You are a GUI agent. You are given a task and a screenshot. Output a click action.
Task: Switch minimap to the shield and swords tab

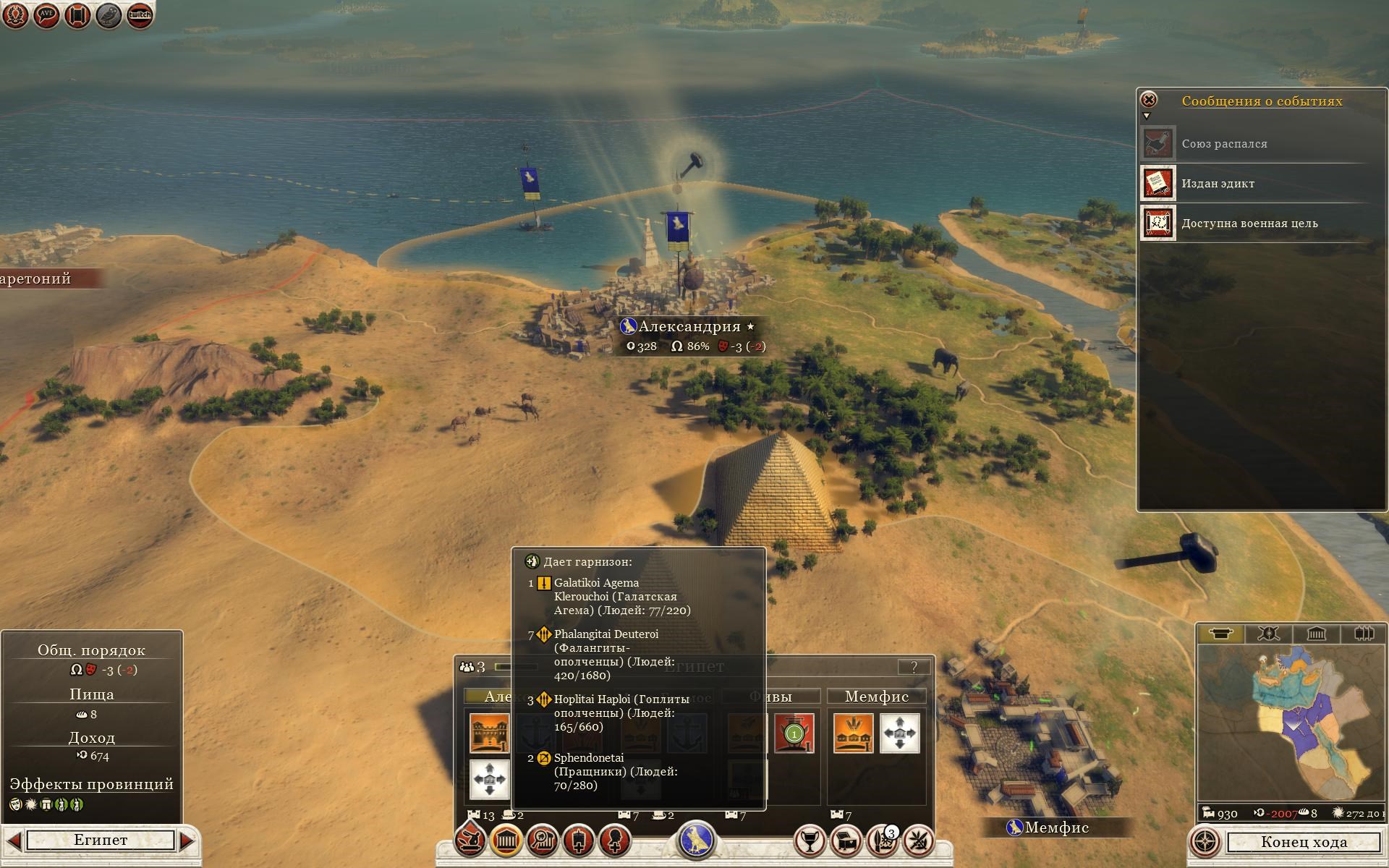coord(1268,634)
